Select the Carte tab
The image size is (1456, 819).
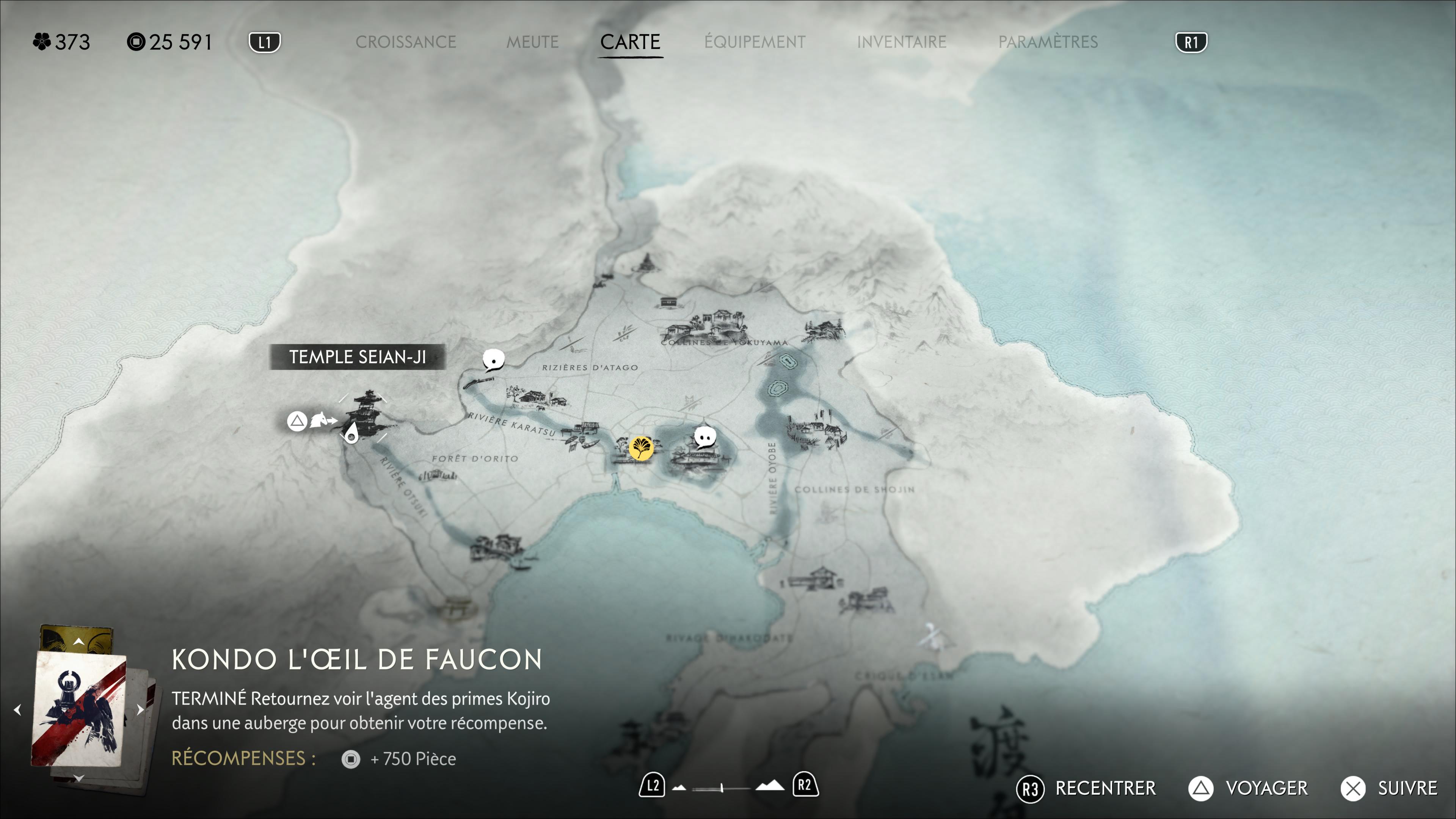pos(630,42)
